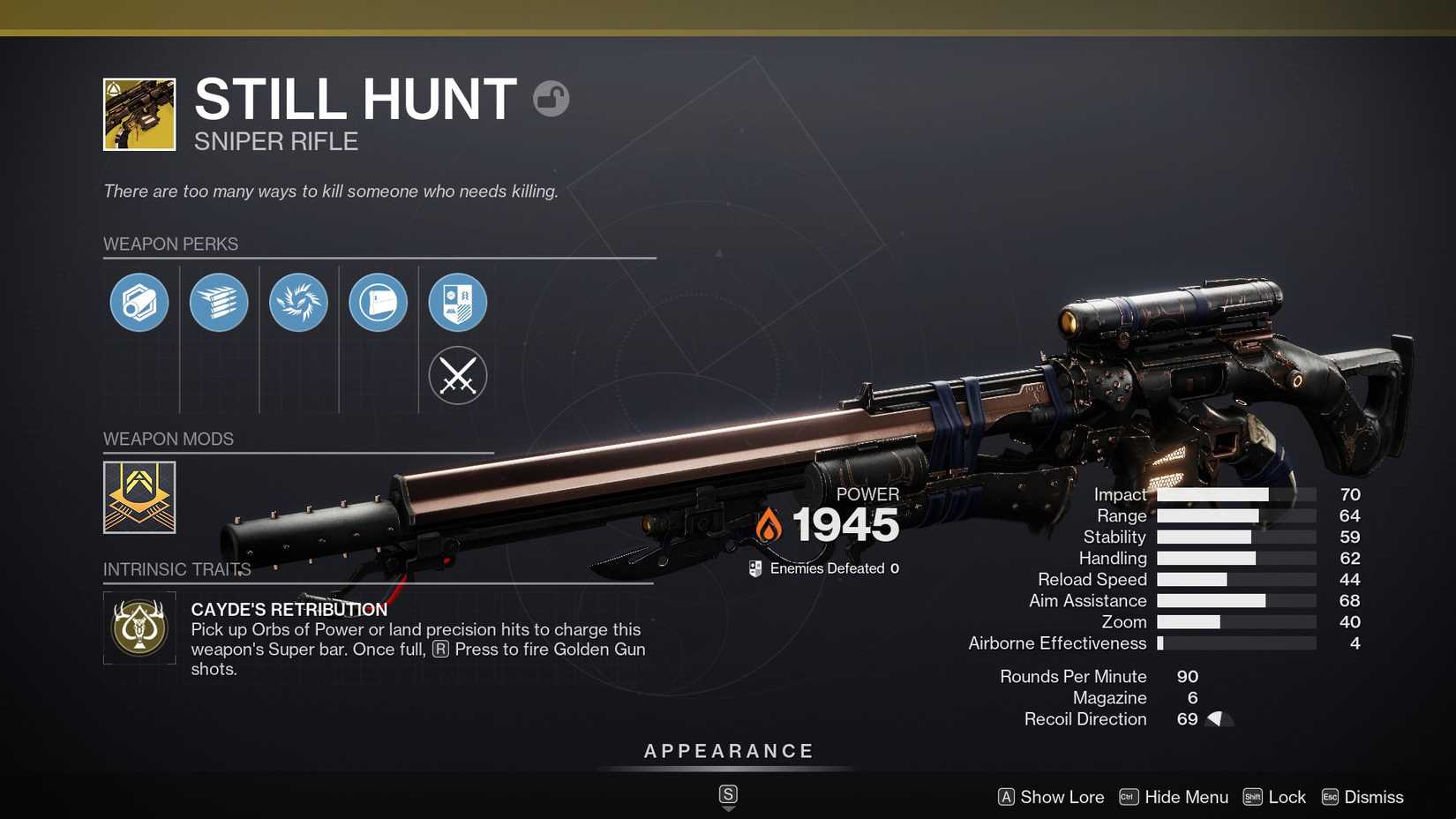This screenshot has height=819, width=1456.
Task: Open the bottom center navigation chevron
Action: tap(727, 793)
